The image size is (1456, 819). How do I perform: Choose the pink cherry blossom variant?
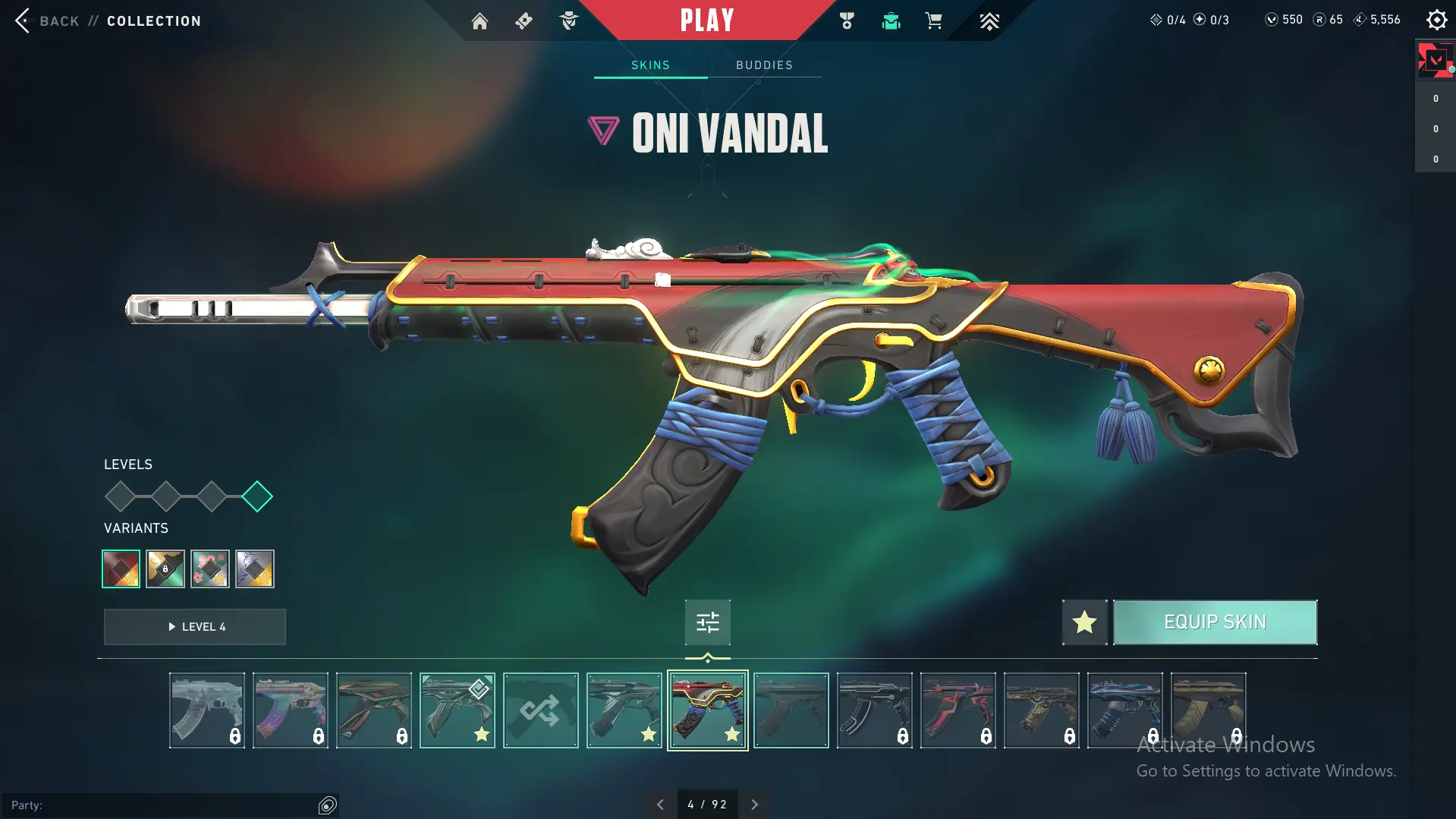point(210,569)
